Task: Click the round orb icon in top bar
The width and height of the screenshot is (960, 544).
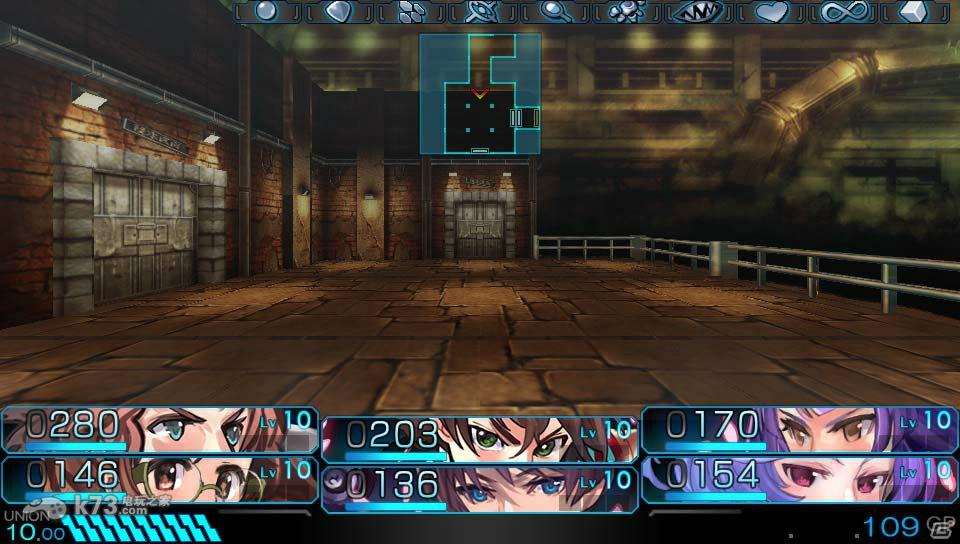Action: tap(265, 11)
